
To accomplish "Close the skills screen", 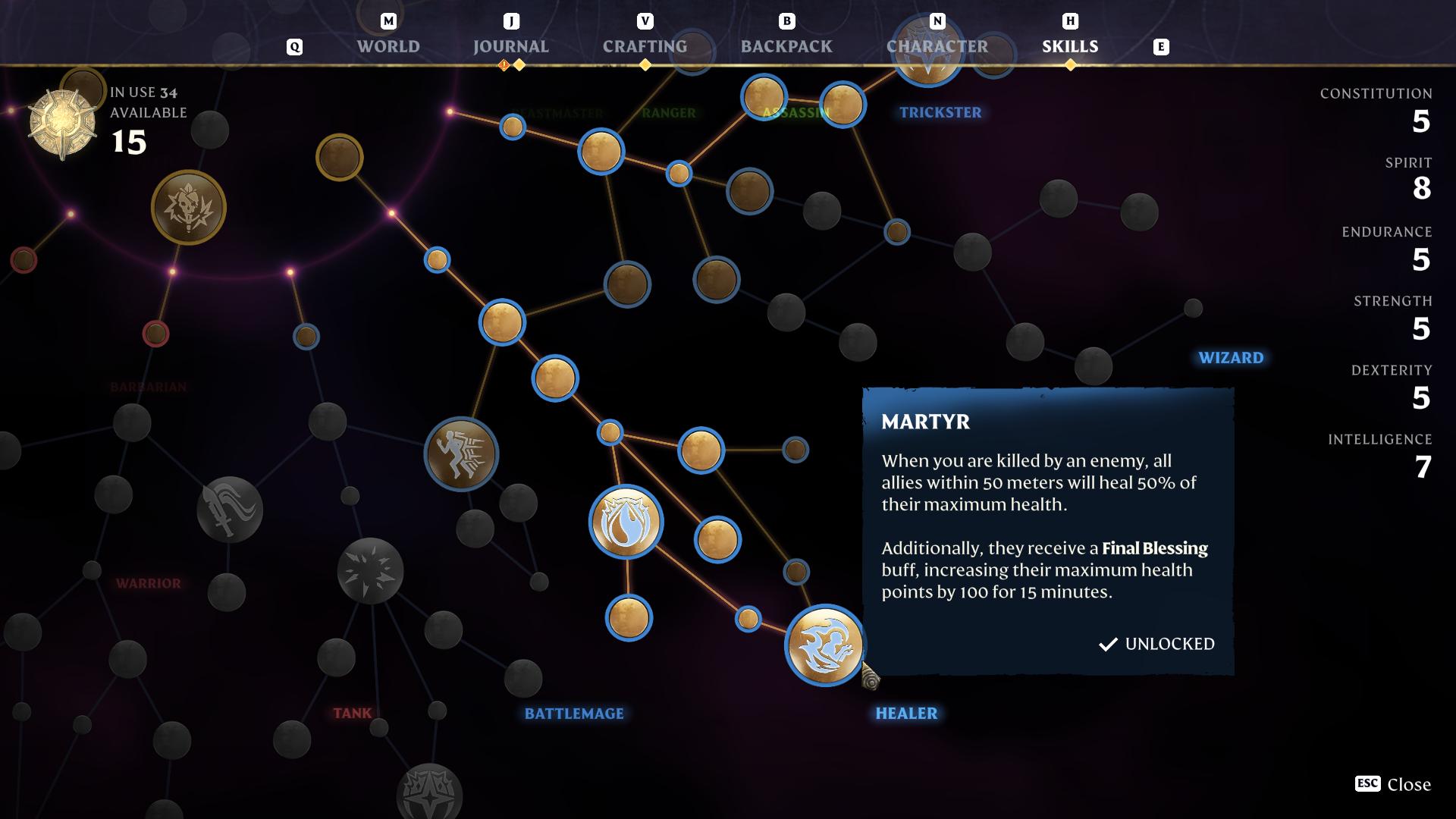I will pos(1393,784).
